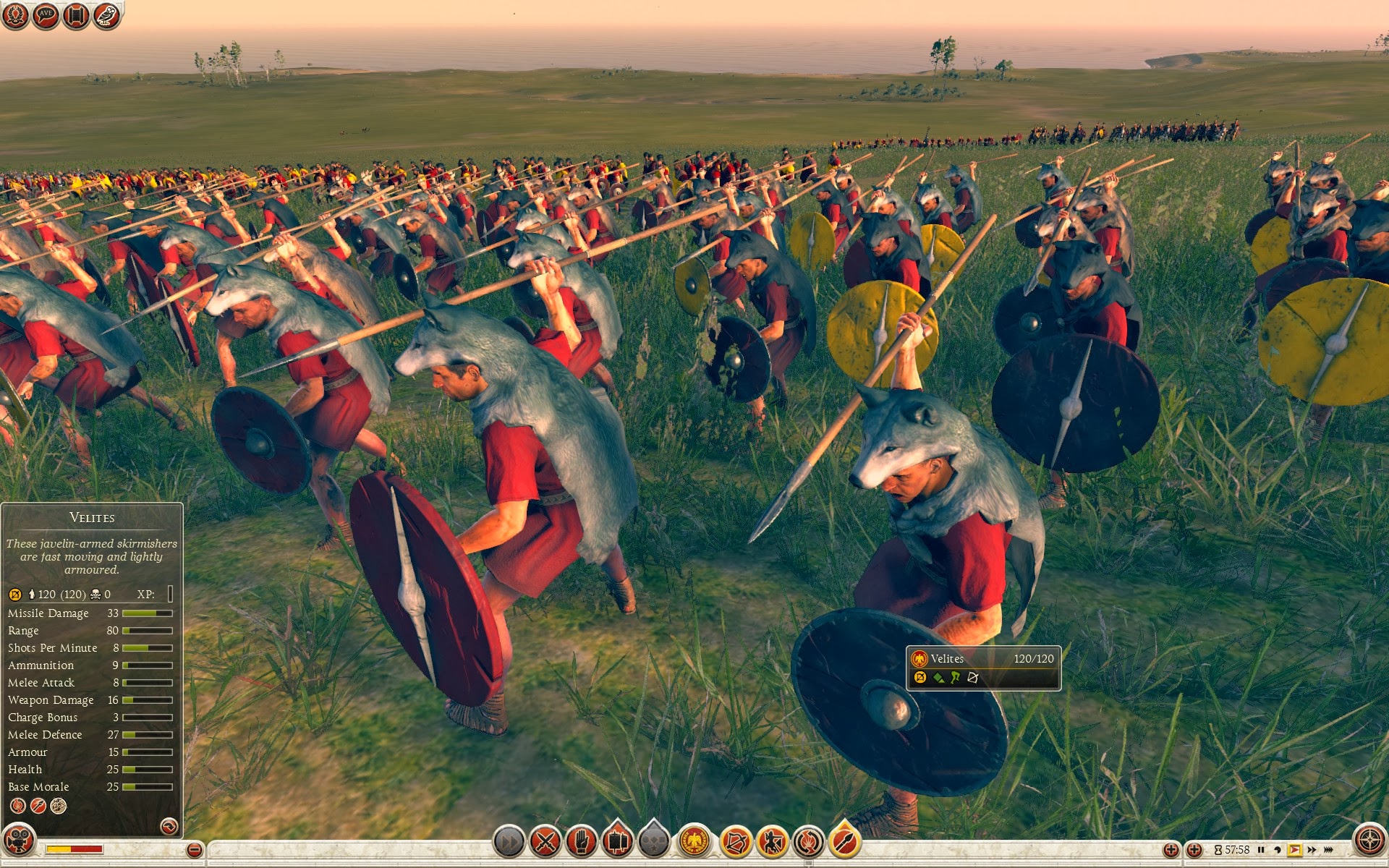Click the laurel wreath helmet icon
The width and height of the screenshot is (1389, 868).
(x=15, y=14)
